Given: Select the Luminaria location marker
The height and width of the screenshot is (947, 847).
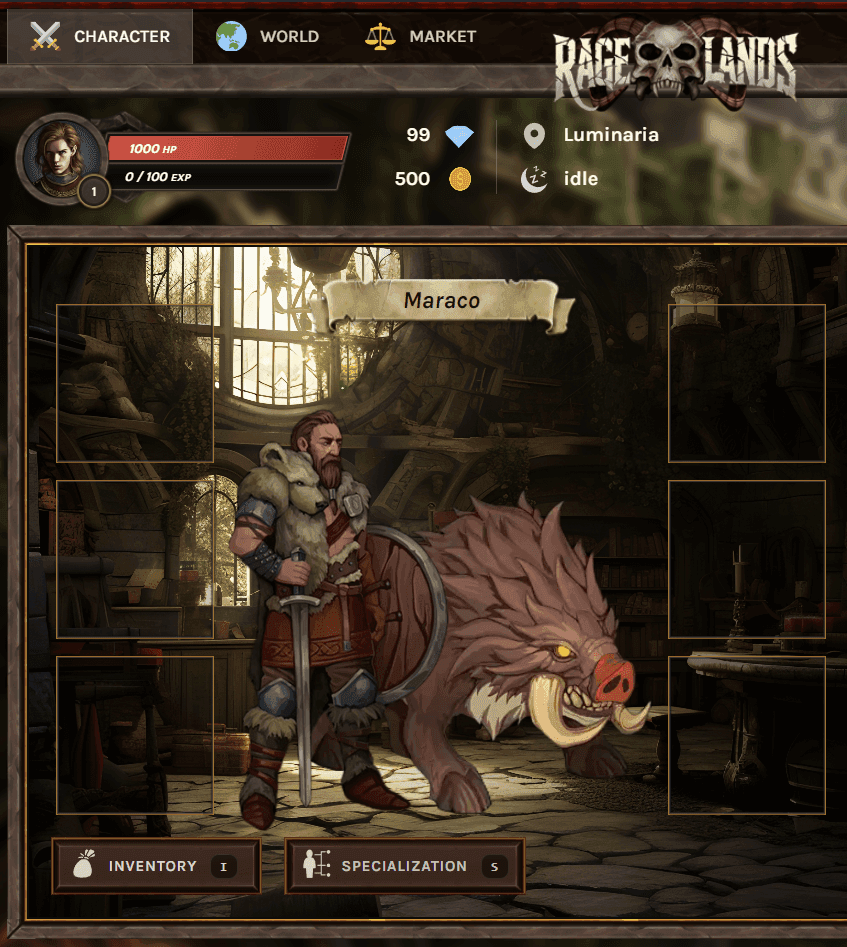Looking at the screenshot, I should tap(535, 135).
